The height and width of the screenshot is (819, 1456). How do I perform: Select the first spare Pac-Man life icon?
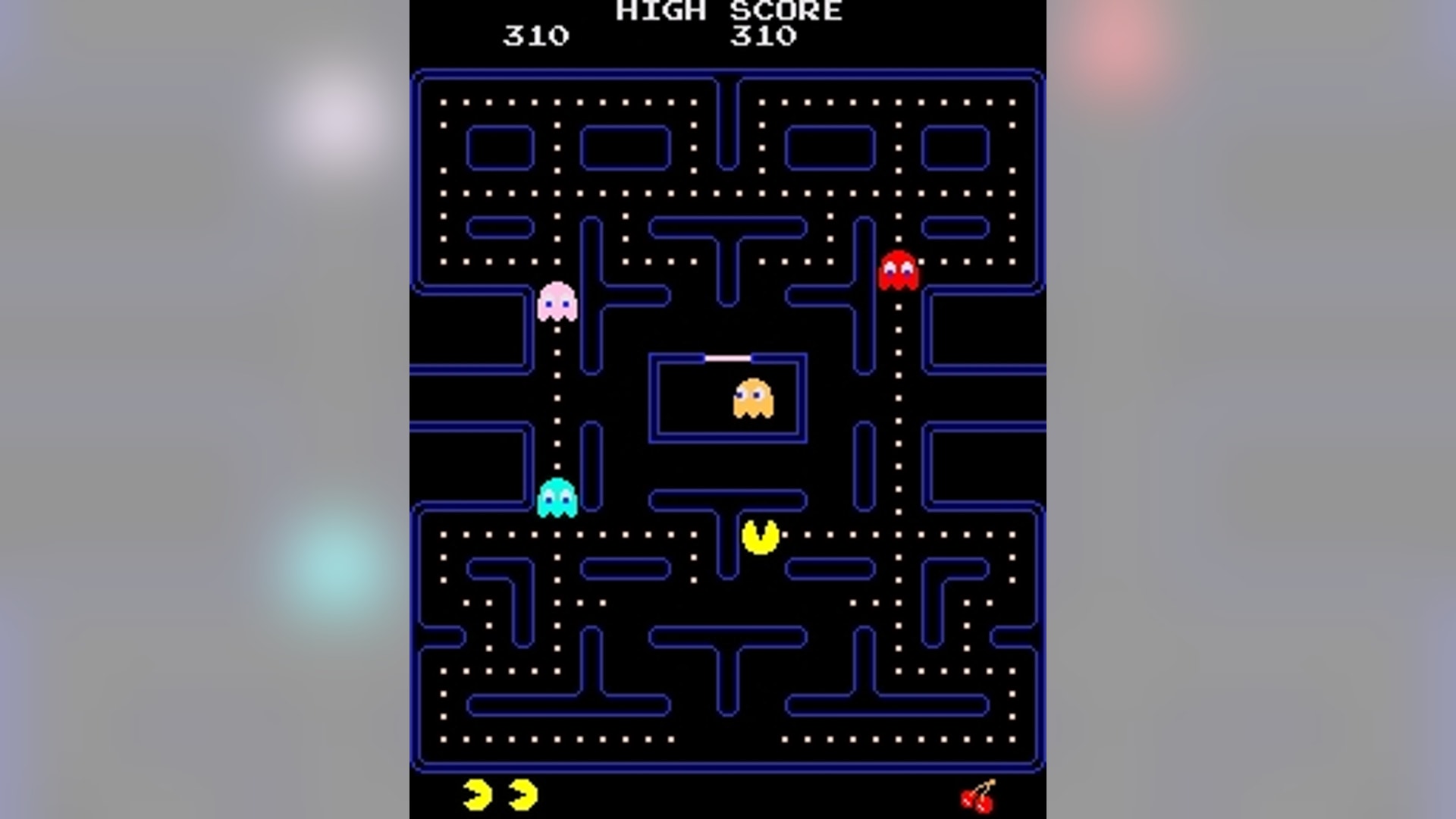[x=475, y=793]
